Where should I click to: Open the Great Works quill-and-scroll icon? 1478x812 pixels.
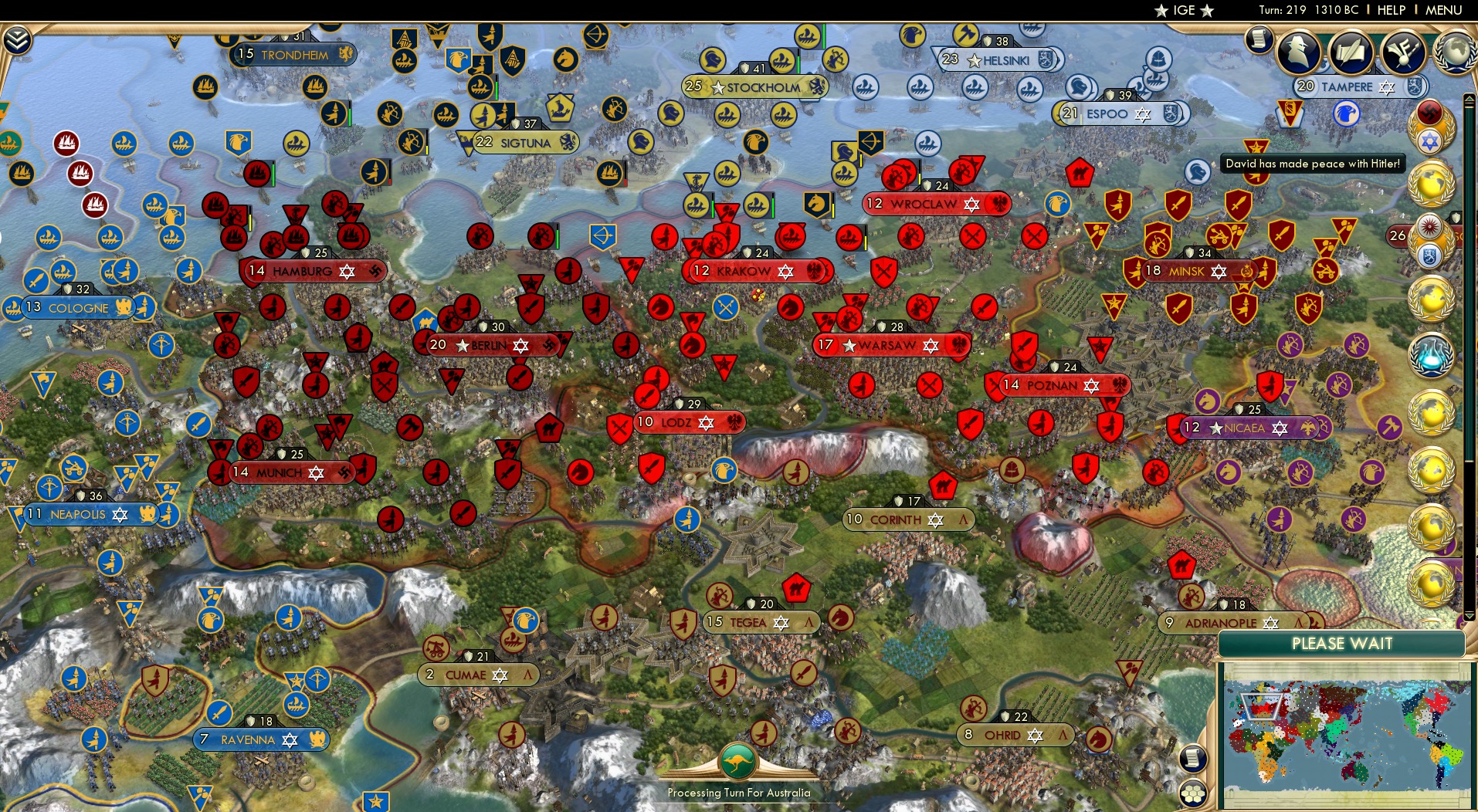click(x=1353, y=52)
